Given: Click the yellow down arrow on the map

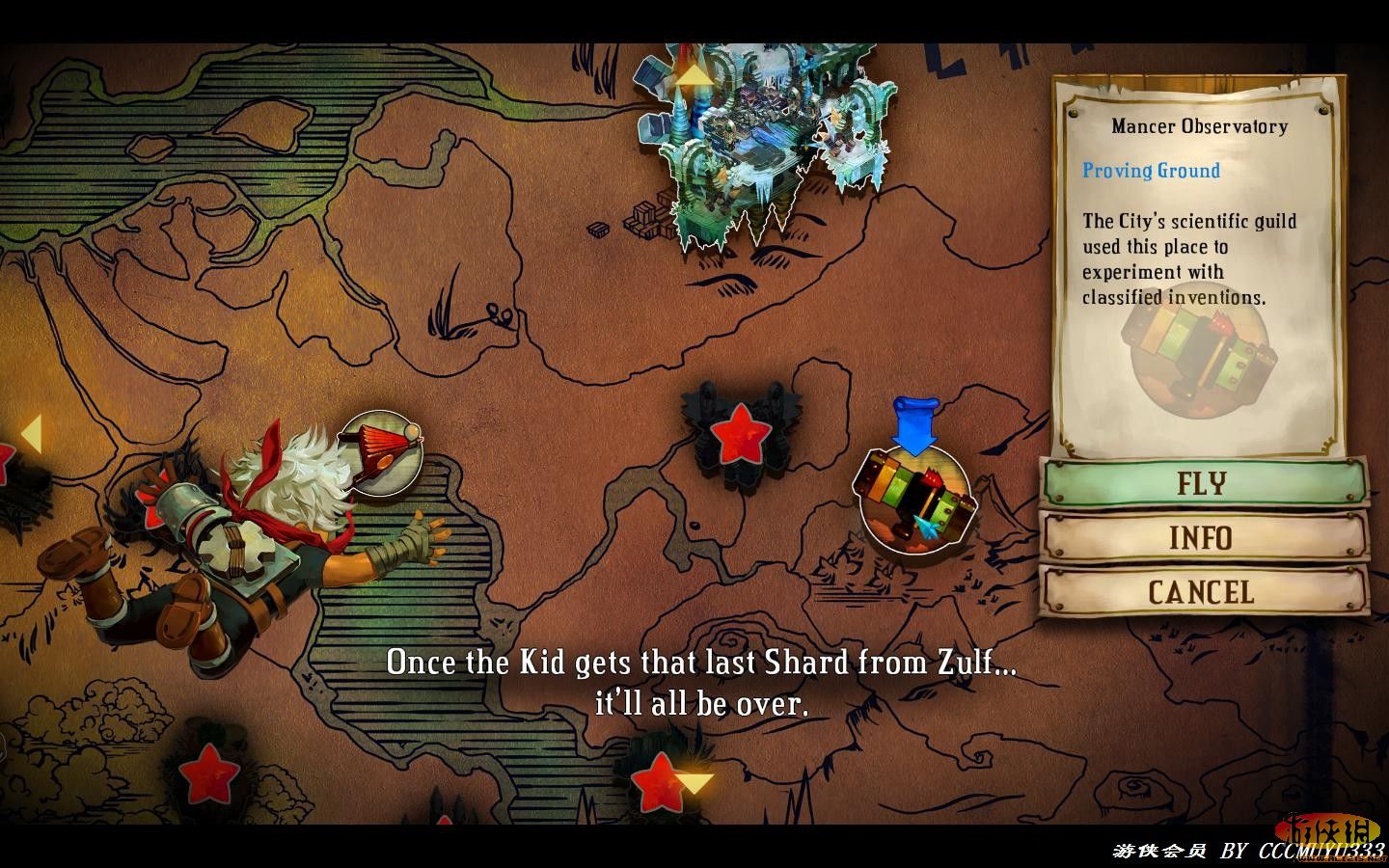Looking at the screenshot, I should (x=694, y=782).
